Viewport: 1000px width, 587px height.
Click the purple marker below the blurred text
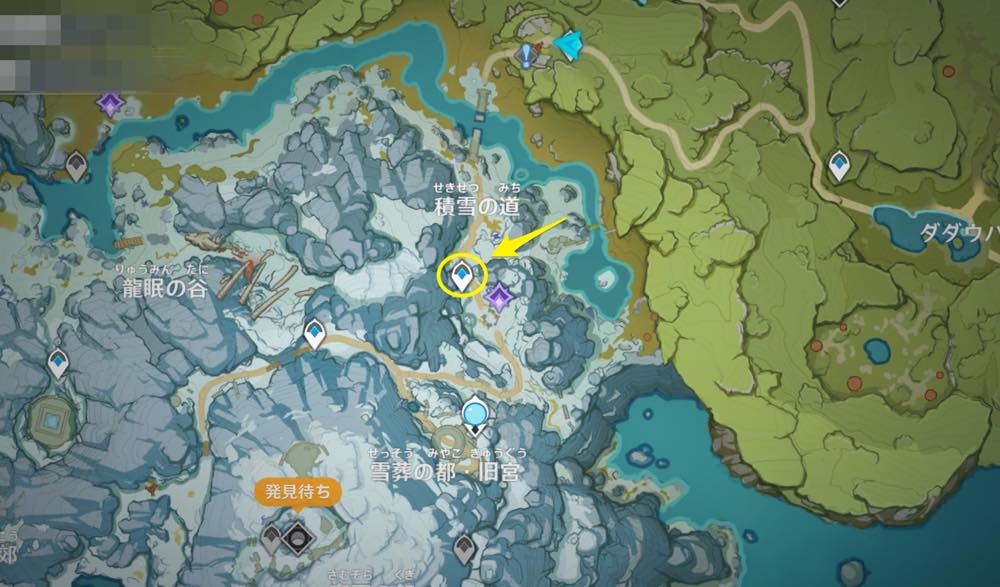coord(108,102)
